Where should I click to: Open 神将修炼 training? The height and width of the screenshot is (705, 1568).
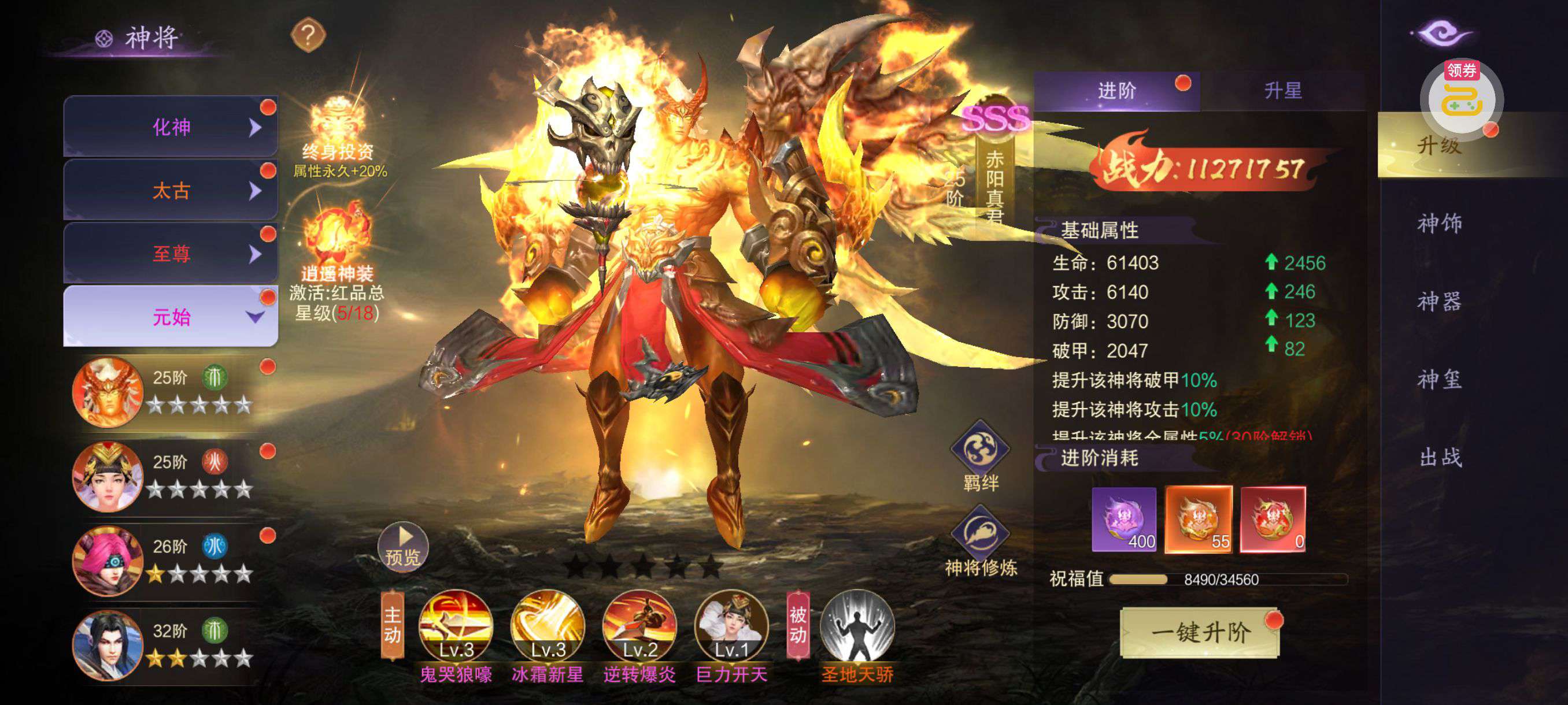coord(980,535)
